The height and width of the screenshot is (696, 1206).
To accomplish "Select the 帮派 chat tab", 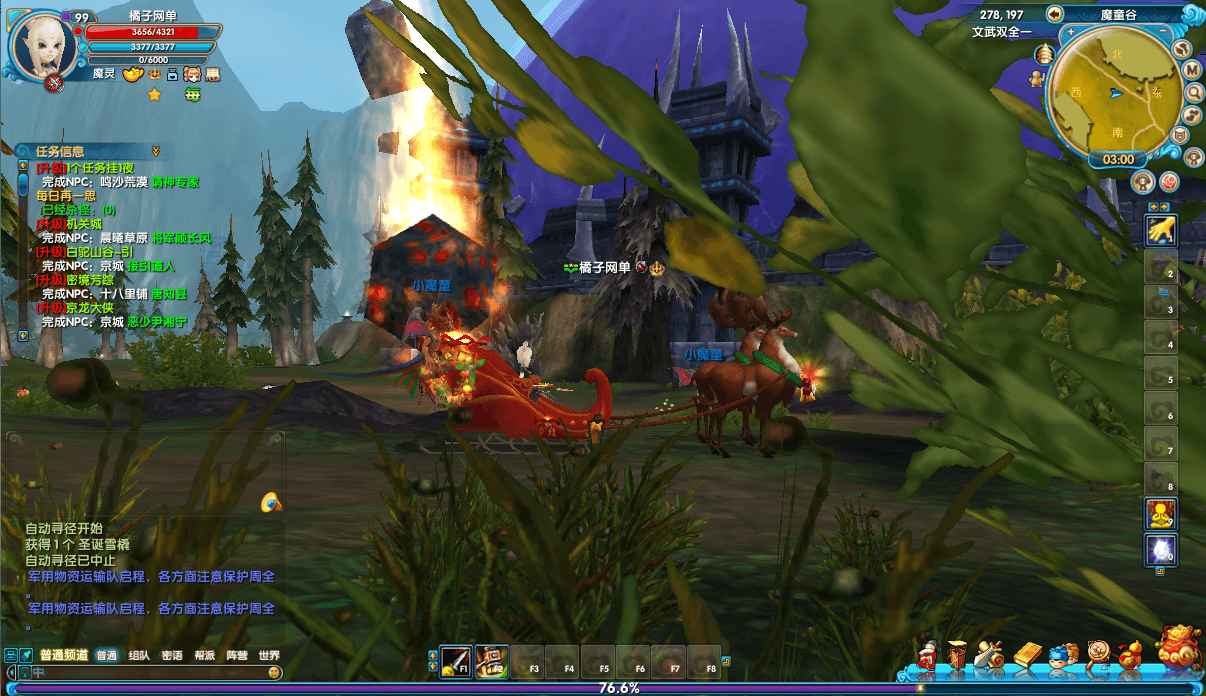I will [x=204, y=656].
